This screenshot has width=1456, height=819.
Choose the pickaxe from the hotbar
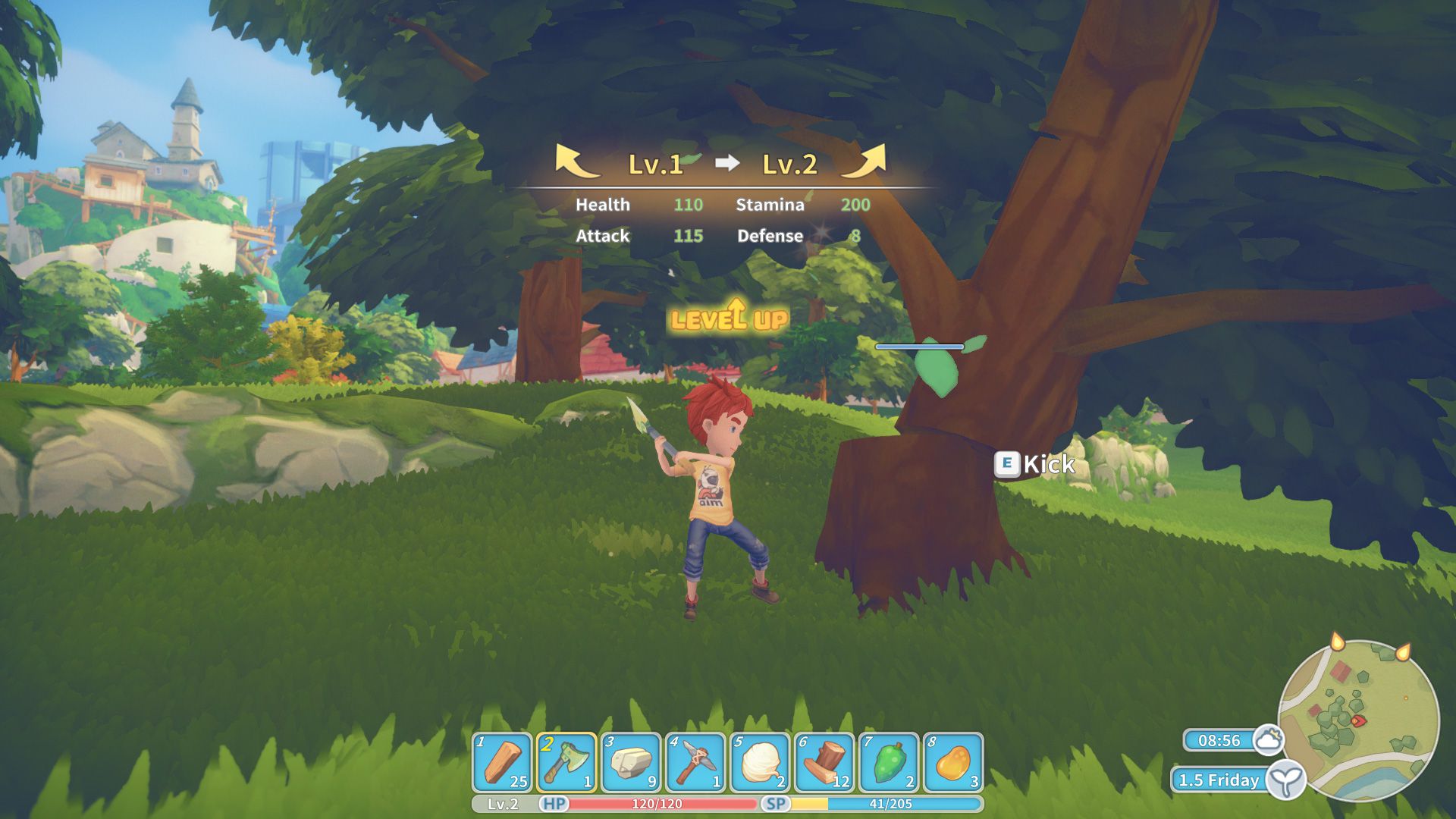tap(695, 762)
